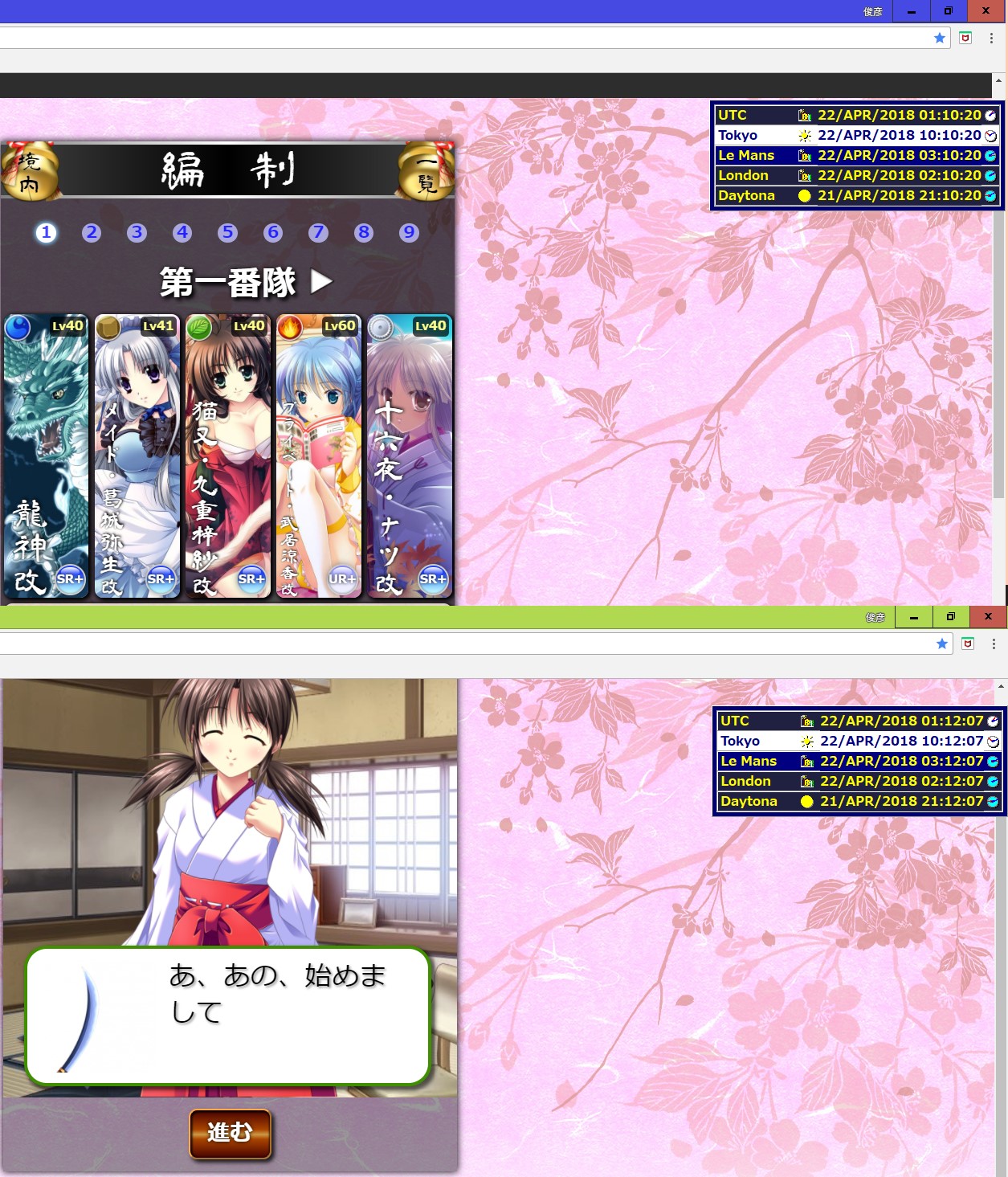
Task: Choose the Lv41 maid card
Action: pyautogui.click(x=137, y=456)
